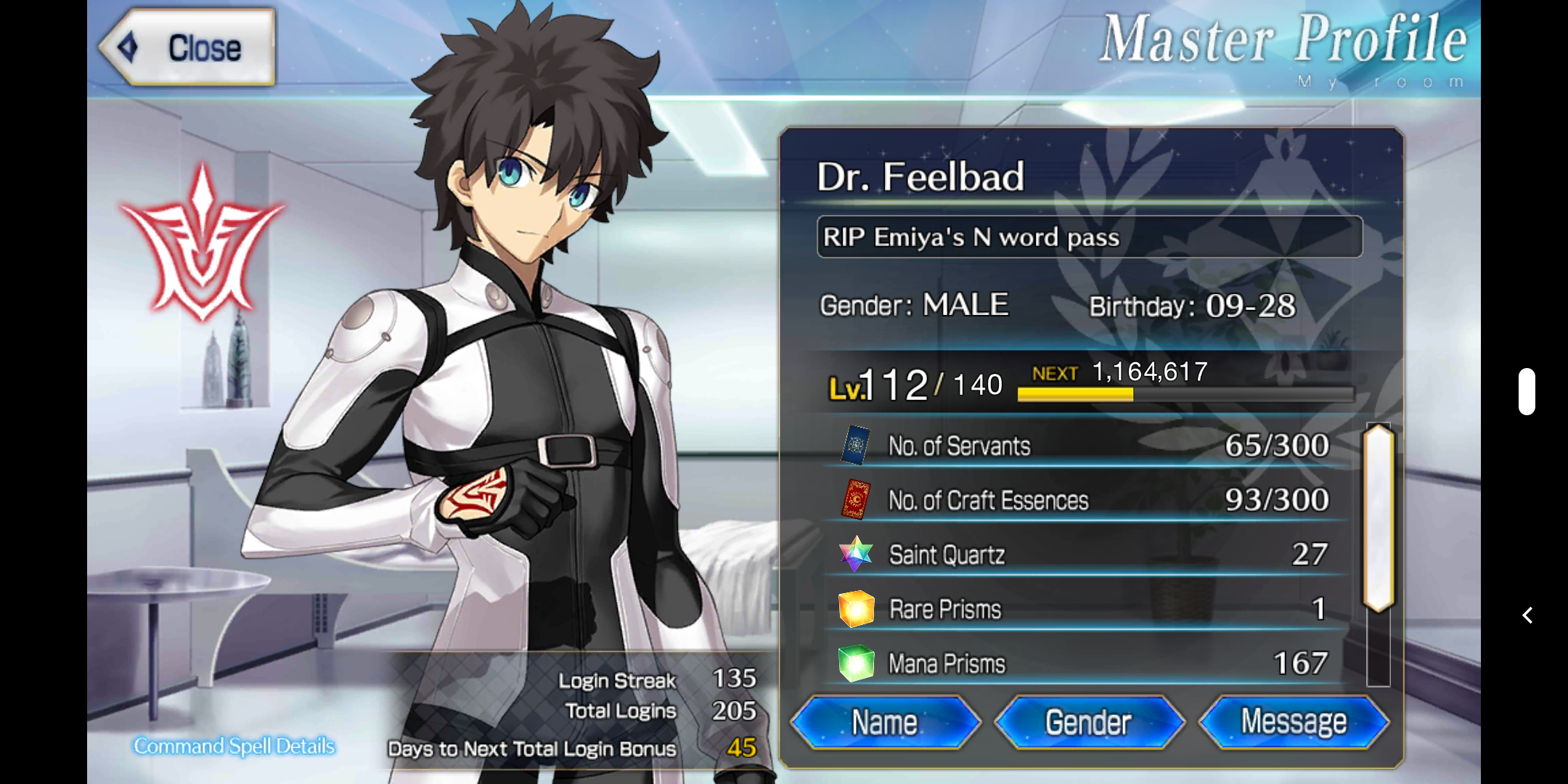1568x784 pixels.
Task: Open Command Spell Details
Action: pyautogui.click(x=234, y=746)
